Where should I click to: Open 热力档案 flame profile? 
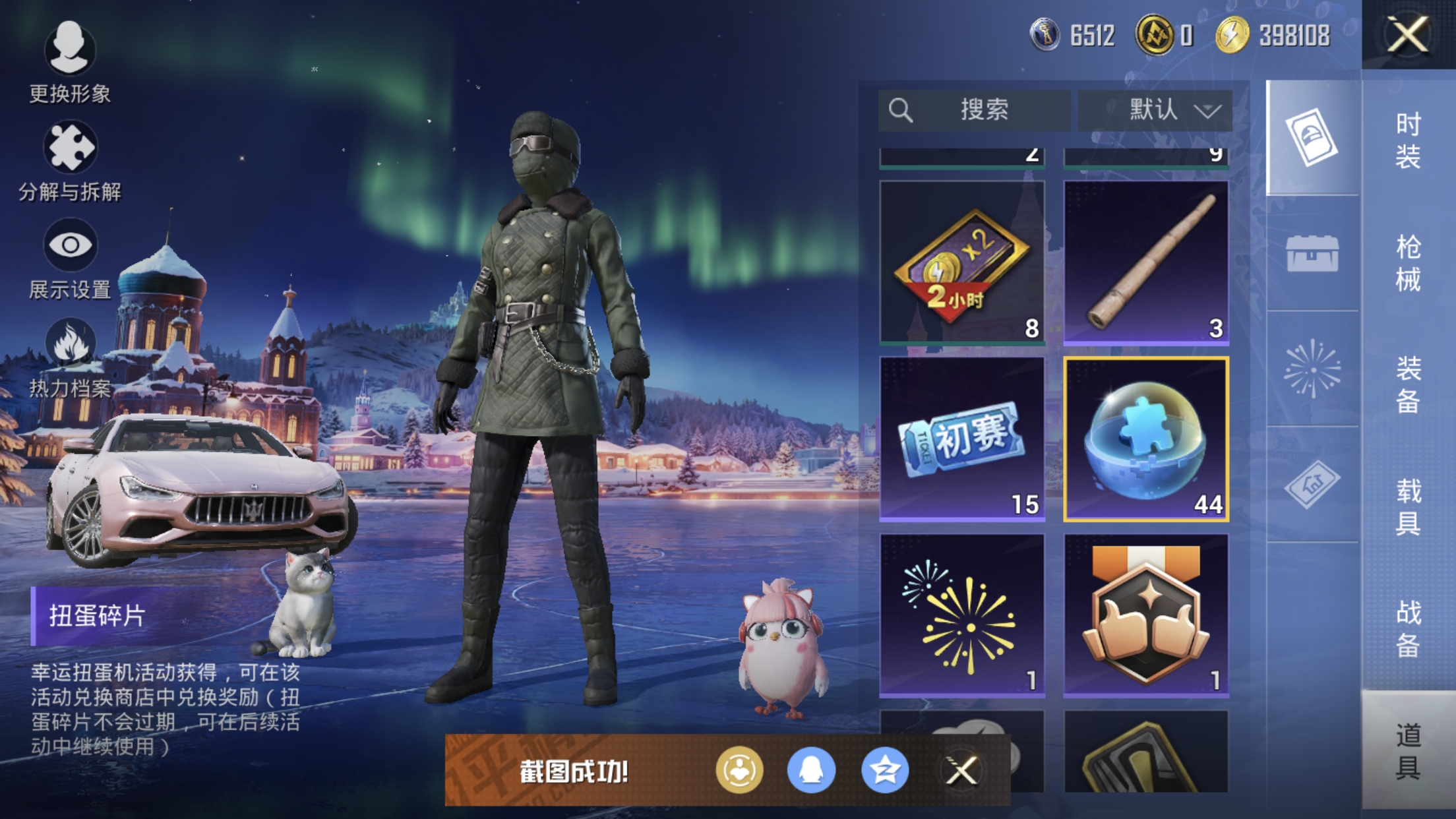tap(70, 357)
